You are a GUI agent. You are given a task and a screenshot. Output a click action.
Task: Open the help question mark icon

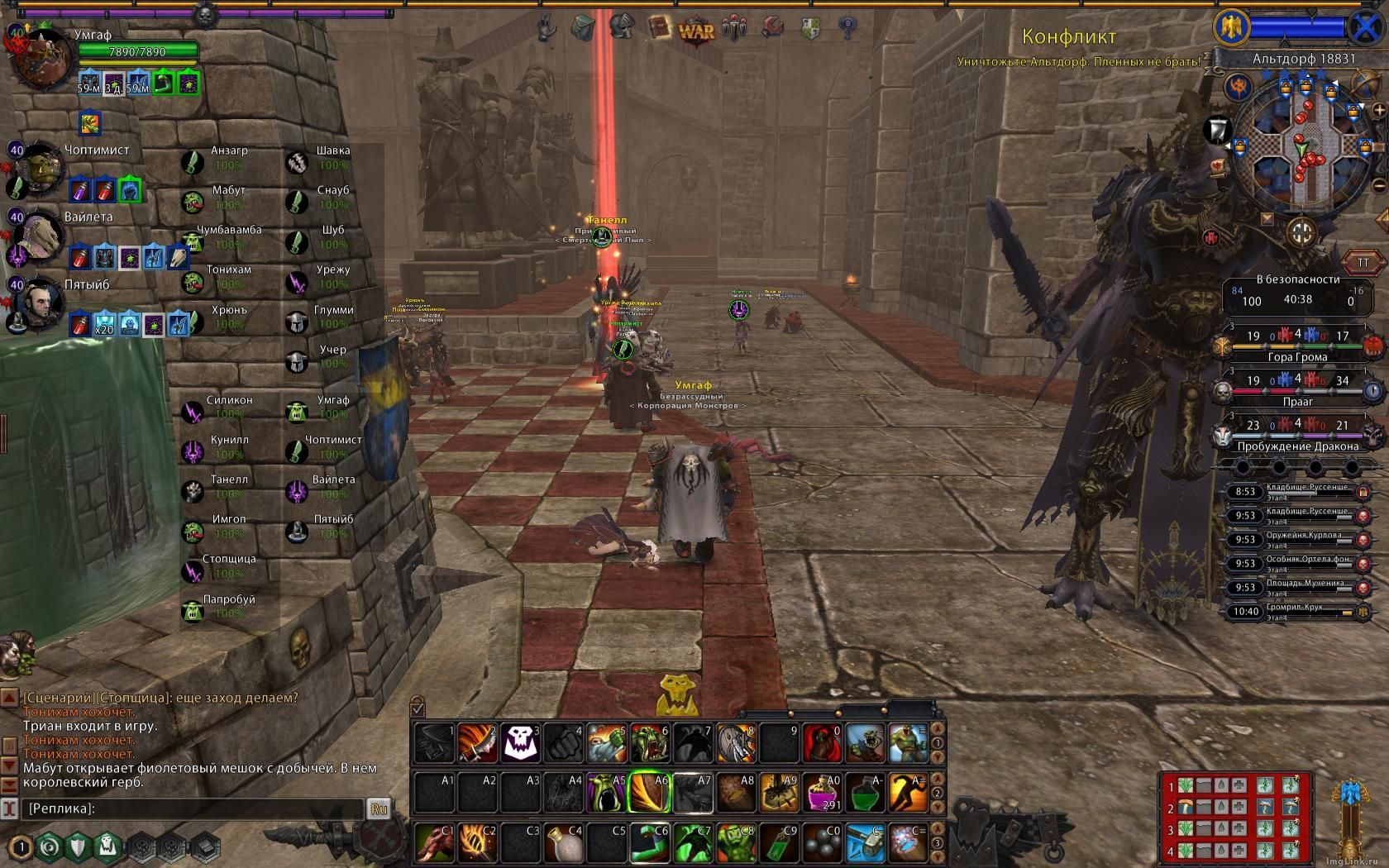847,28
